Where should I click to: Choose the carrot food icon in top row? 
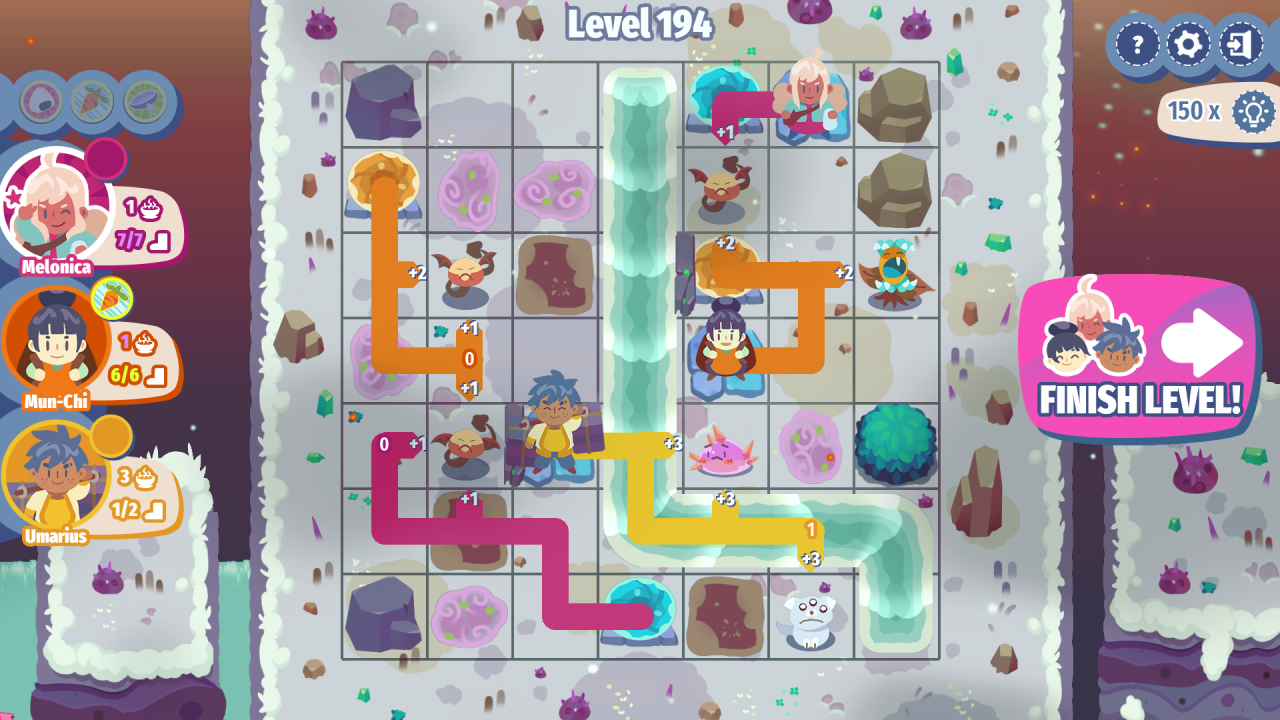[x=92, y=101]
